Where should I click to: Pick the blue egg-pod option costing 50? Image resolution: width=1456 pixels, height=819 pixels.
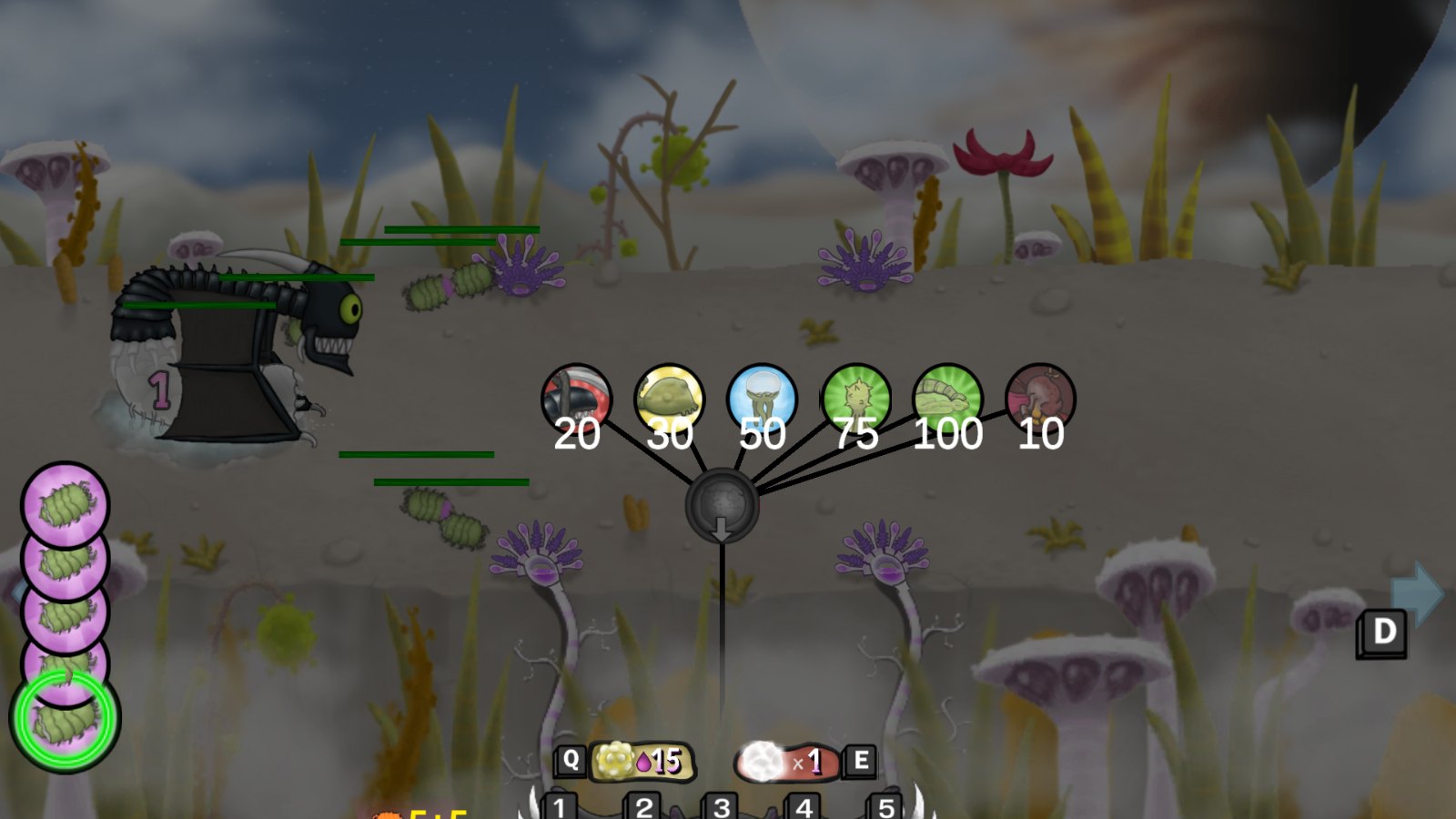tap(763, 399)
